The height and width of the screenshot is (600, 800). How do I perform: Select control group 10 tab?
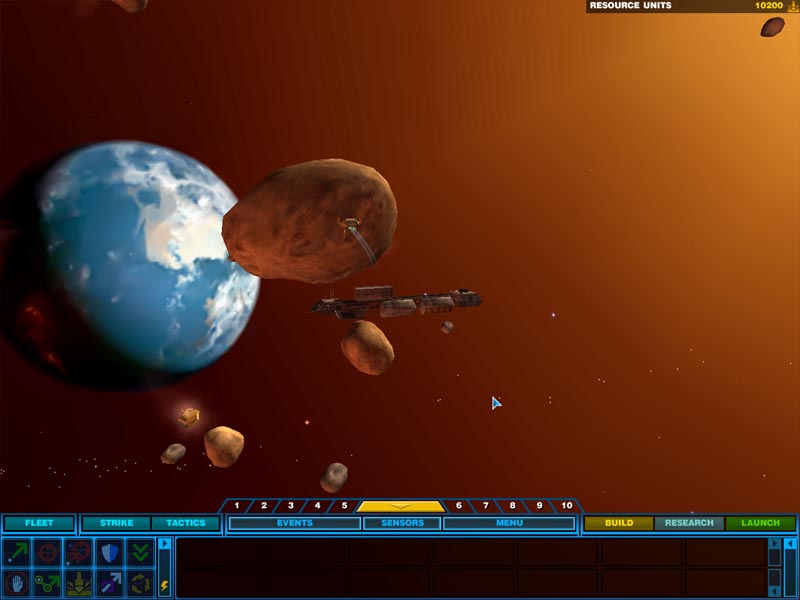point(567,506)
